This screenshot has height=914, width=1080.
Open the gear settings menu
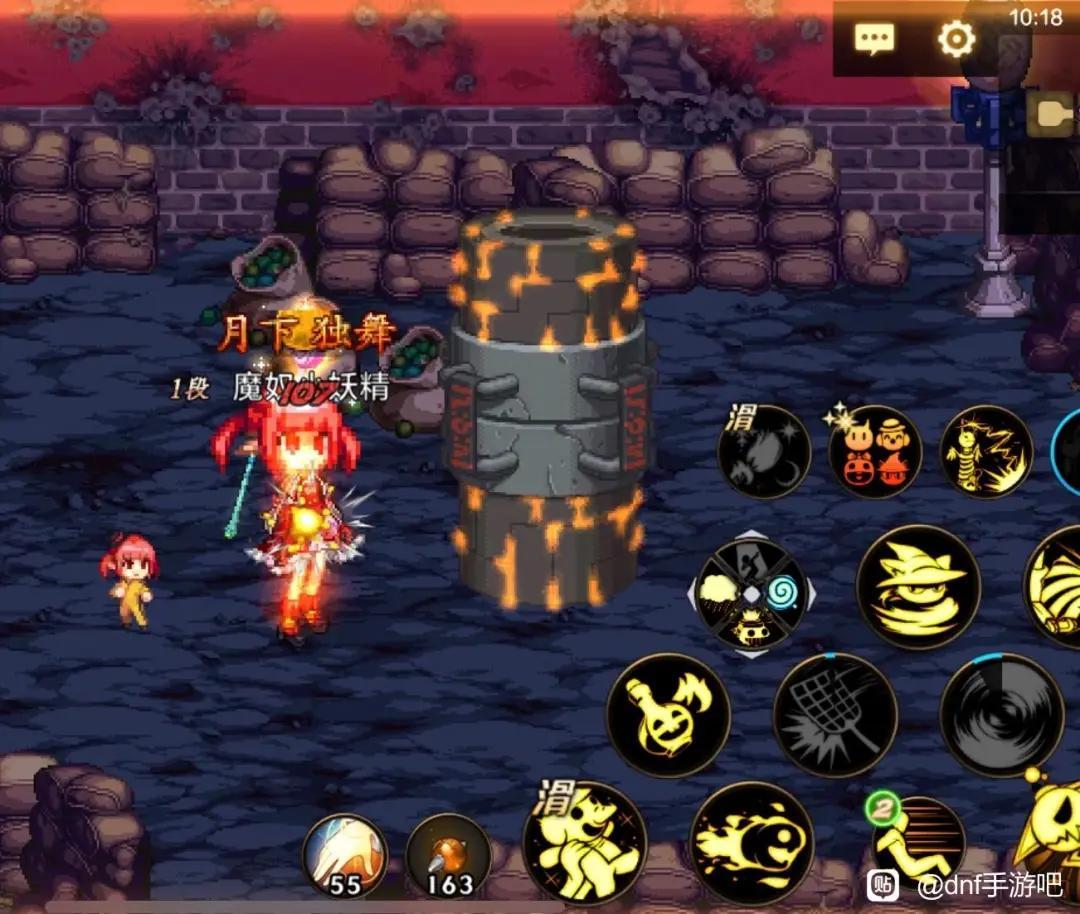956,39
